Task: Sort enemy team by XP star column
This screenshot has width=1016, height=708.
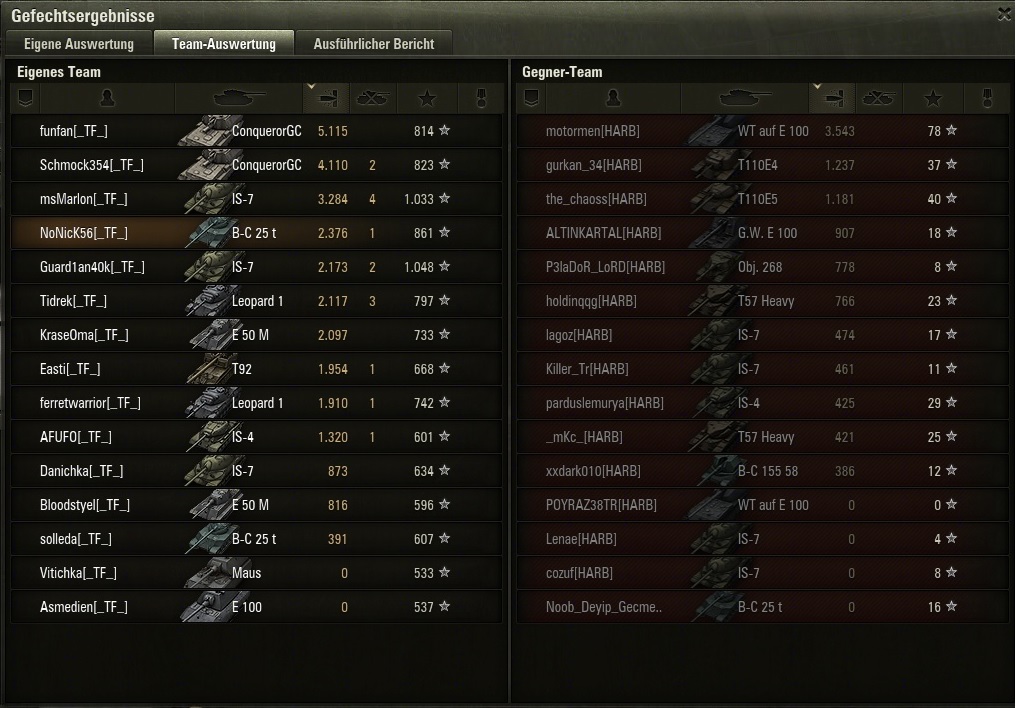Action: tap(933, 98)
